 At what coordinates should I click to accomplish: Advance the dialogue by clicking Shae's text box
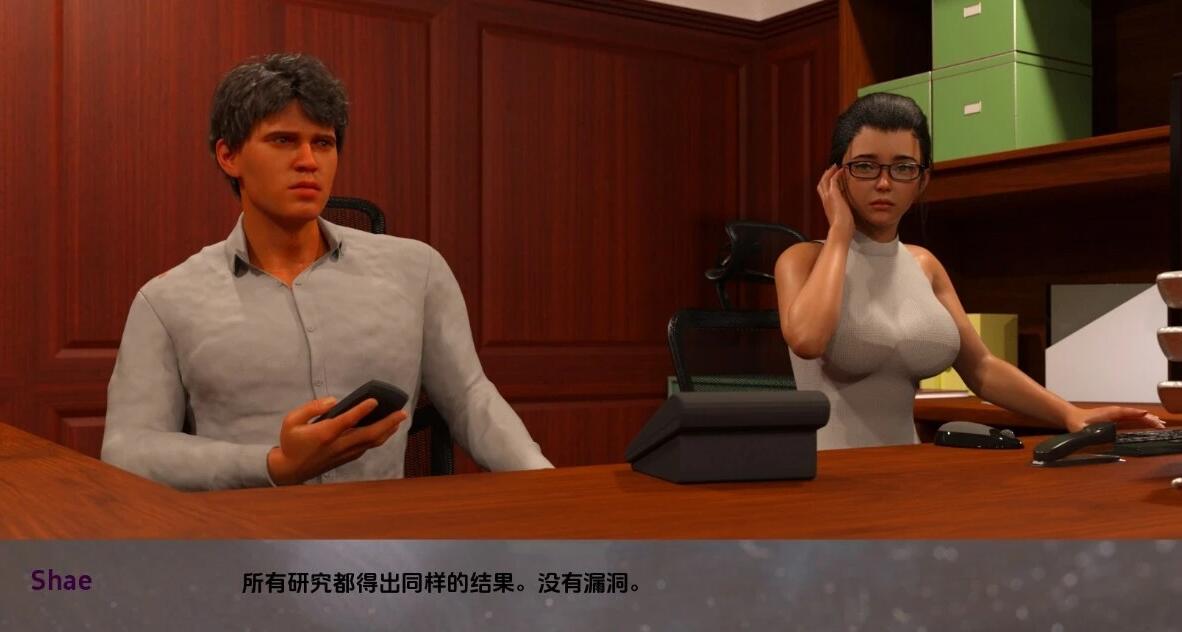[590, 584]
